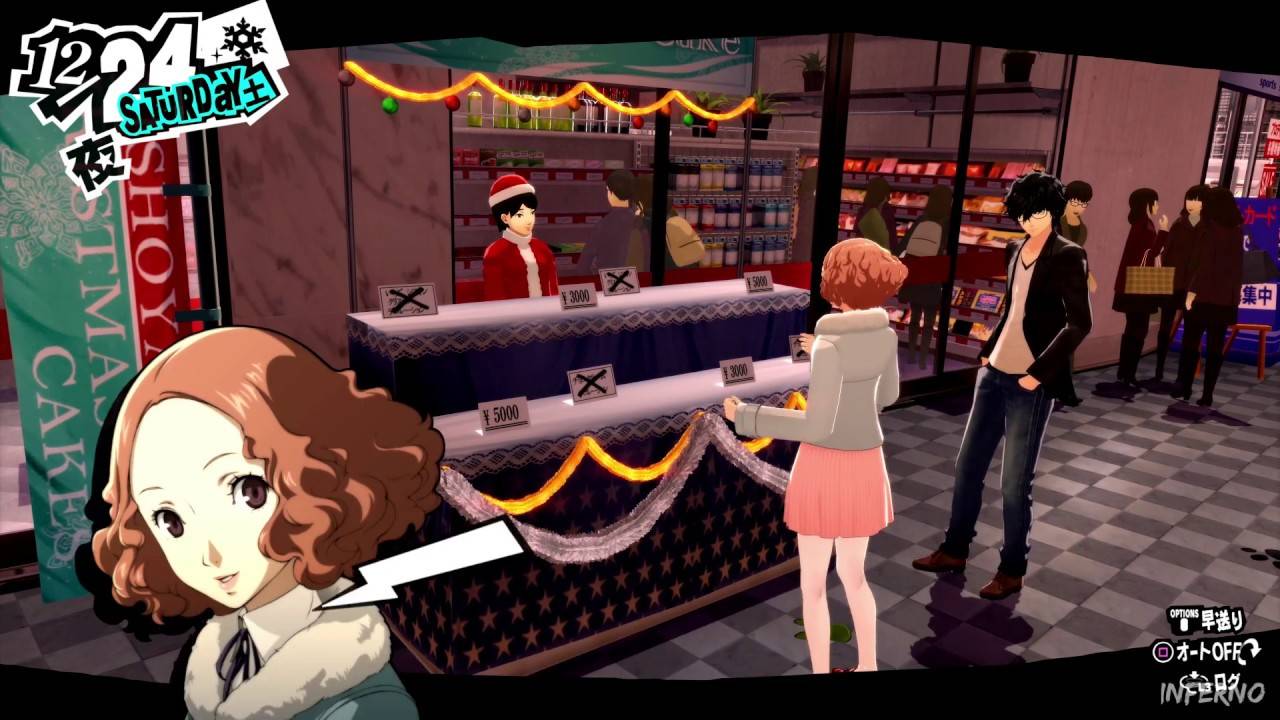This screenshot has height=720, width=1280.
Task: Enable fast-forward with the 早送り option
Action: coord(1222,620)
